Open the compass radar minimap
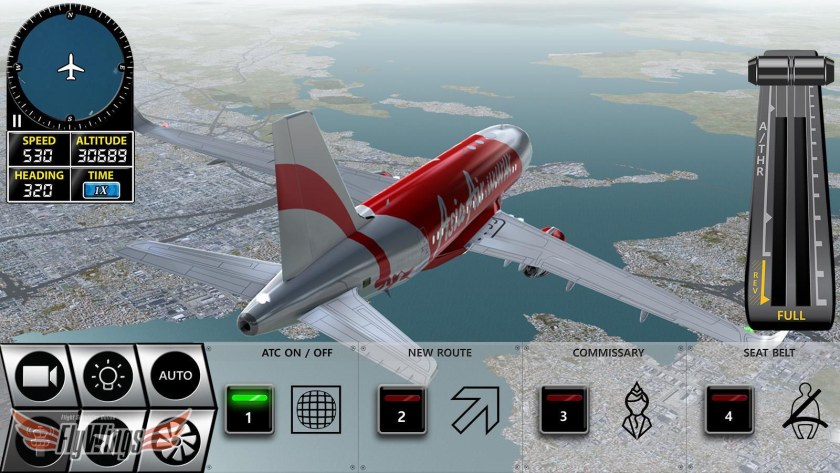The height and width of the screenshot is (473, 840). (70, 67)
